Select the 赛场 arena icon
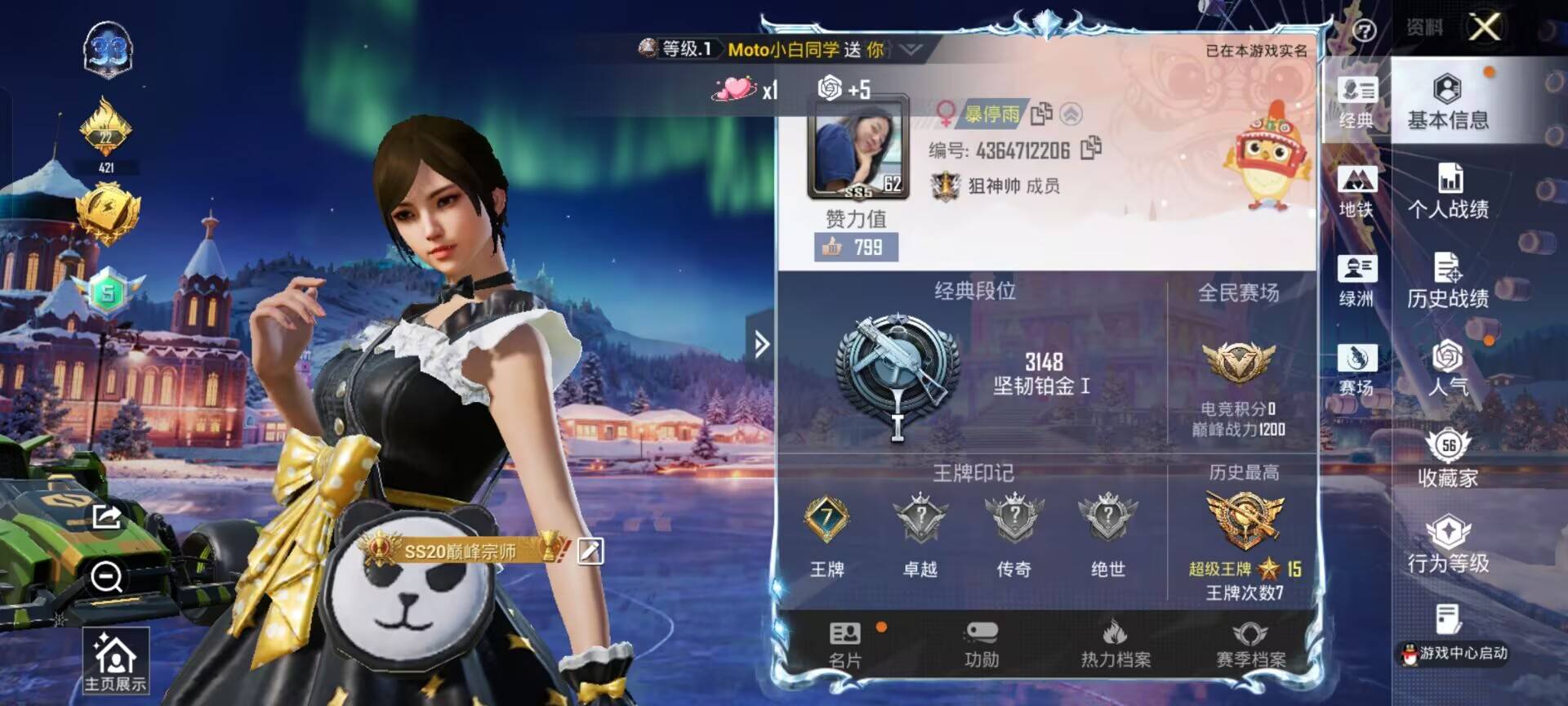 [1356, 364]
